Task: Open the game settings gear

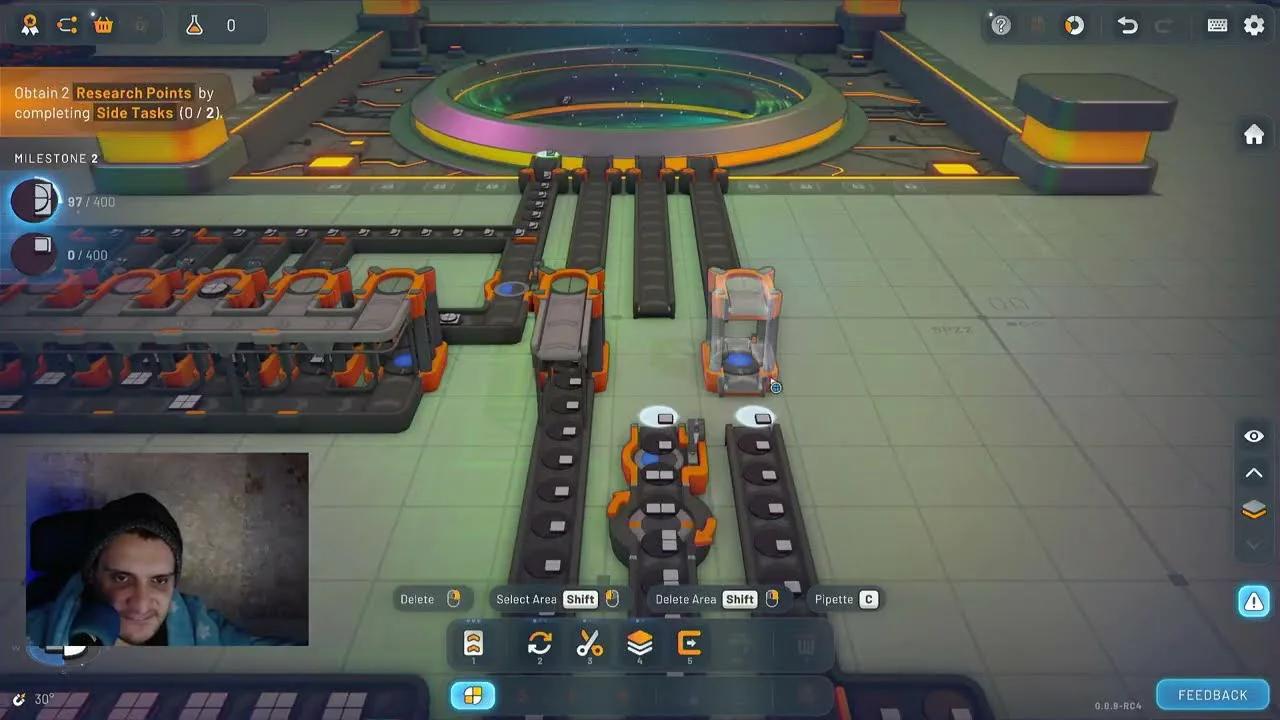Action: pyautogui.click(x=1254, y=23)
